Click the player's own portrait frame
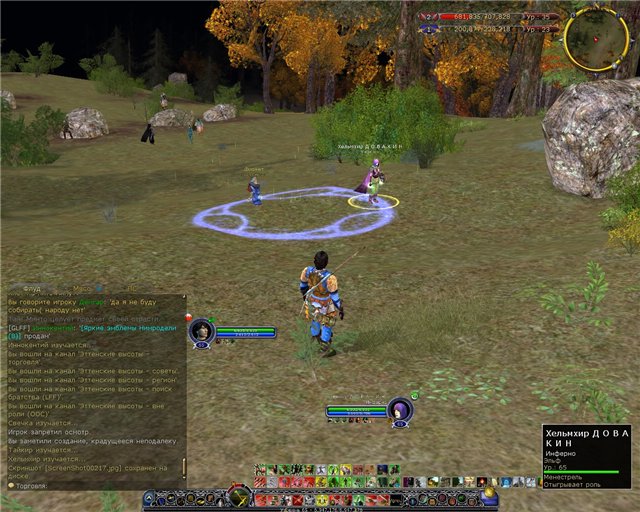Screen dimensions: 640x512 coord(400,410)
